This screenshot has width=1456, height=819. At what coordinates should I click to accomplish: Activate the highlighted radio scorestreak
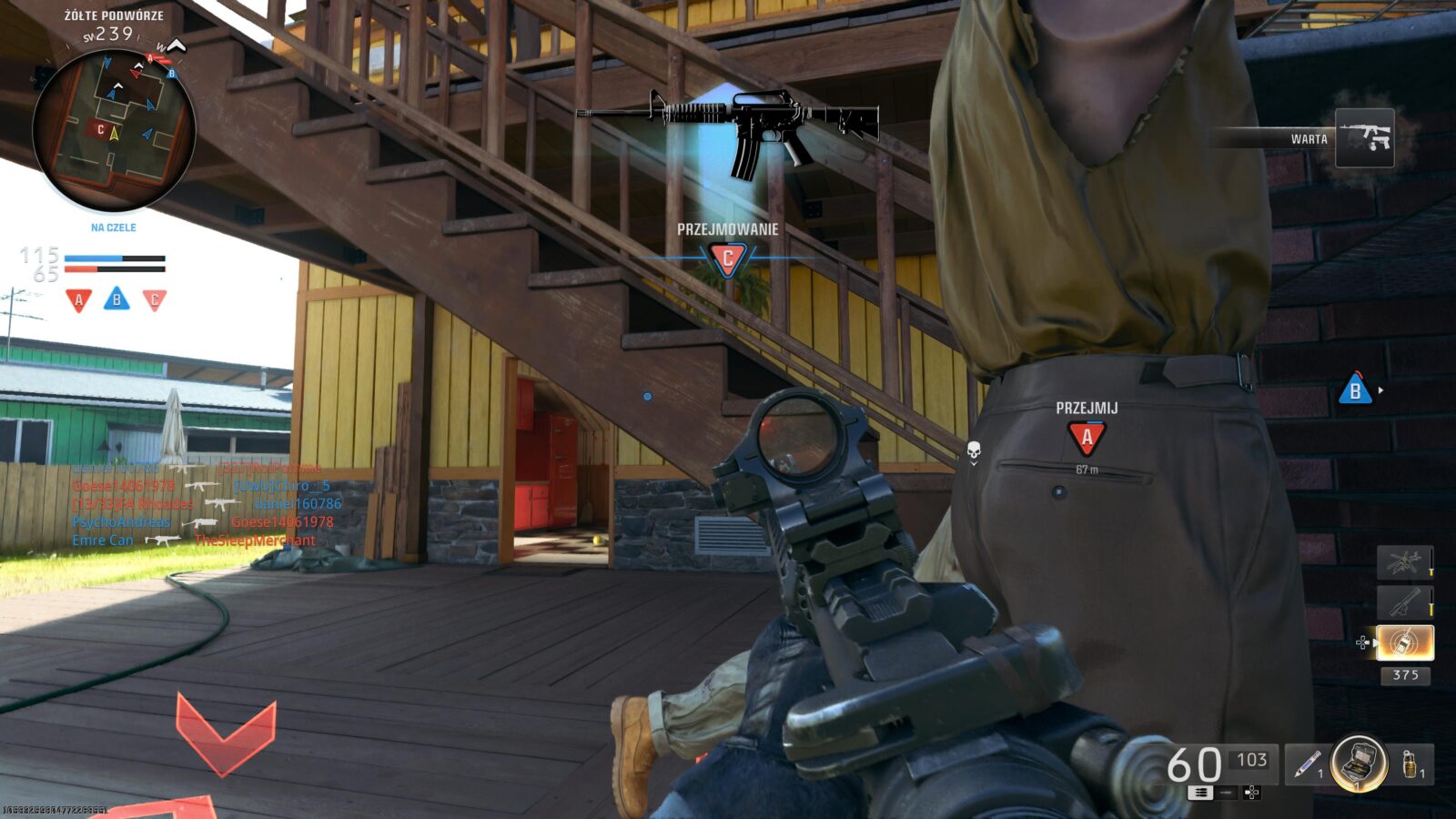click(x=1404, y=642)
